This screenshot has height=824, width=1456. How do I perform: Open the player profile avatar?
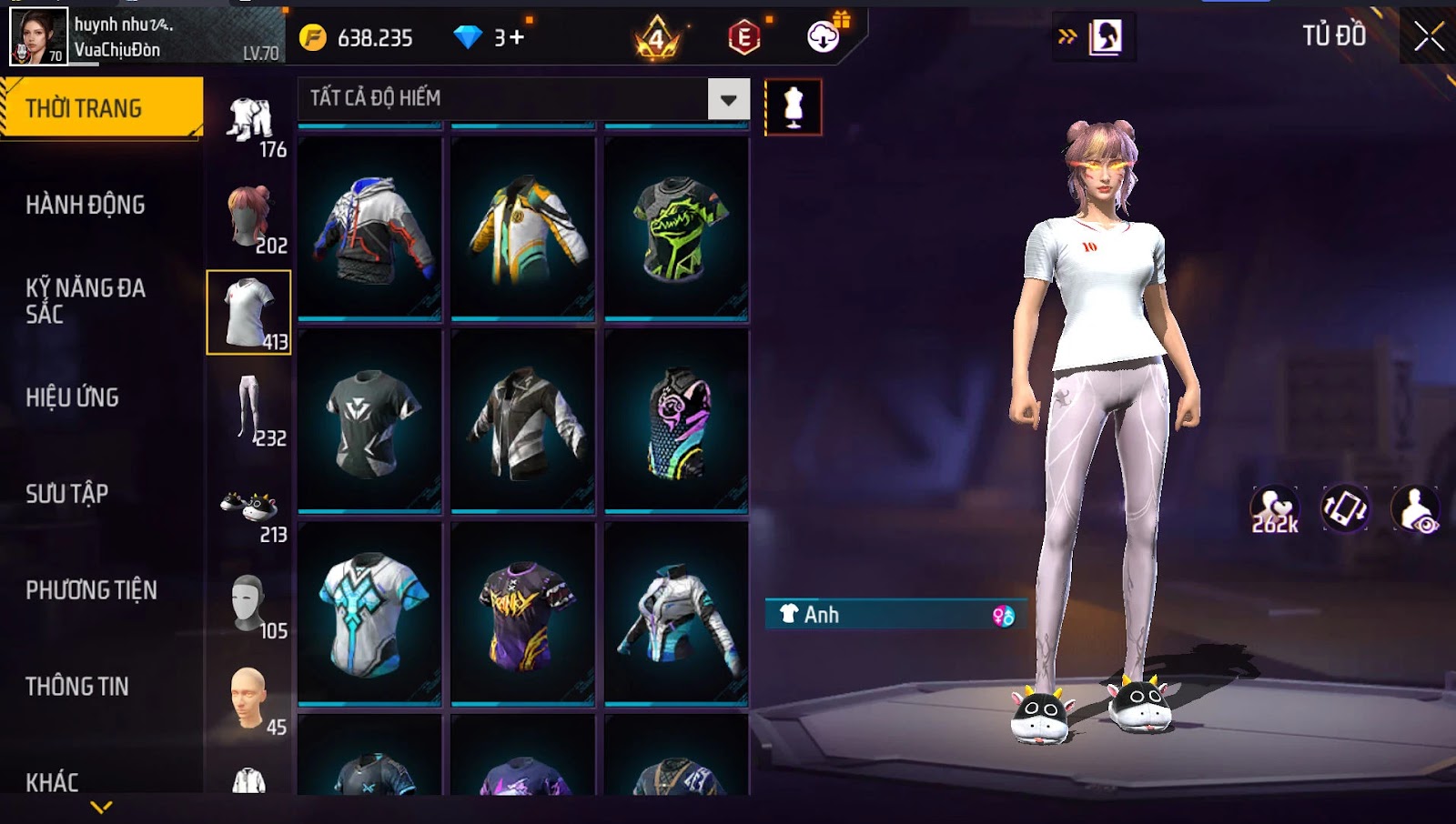[38, 36]
